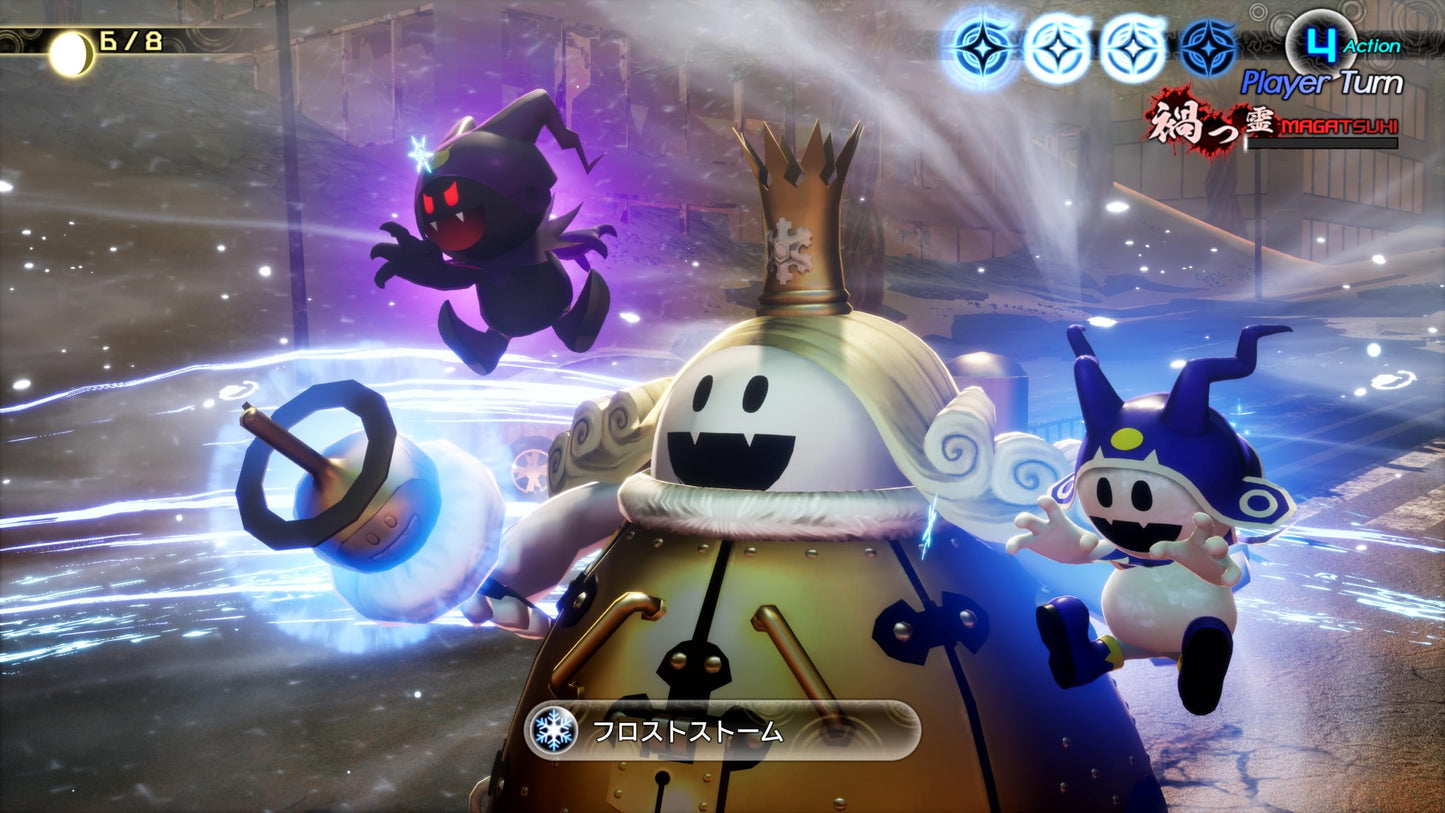This screenshot has width=1445, height=813.
Task: Click the snowflake emblem on King Frost's crown
Action: (789, 251)
